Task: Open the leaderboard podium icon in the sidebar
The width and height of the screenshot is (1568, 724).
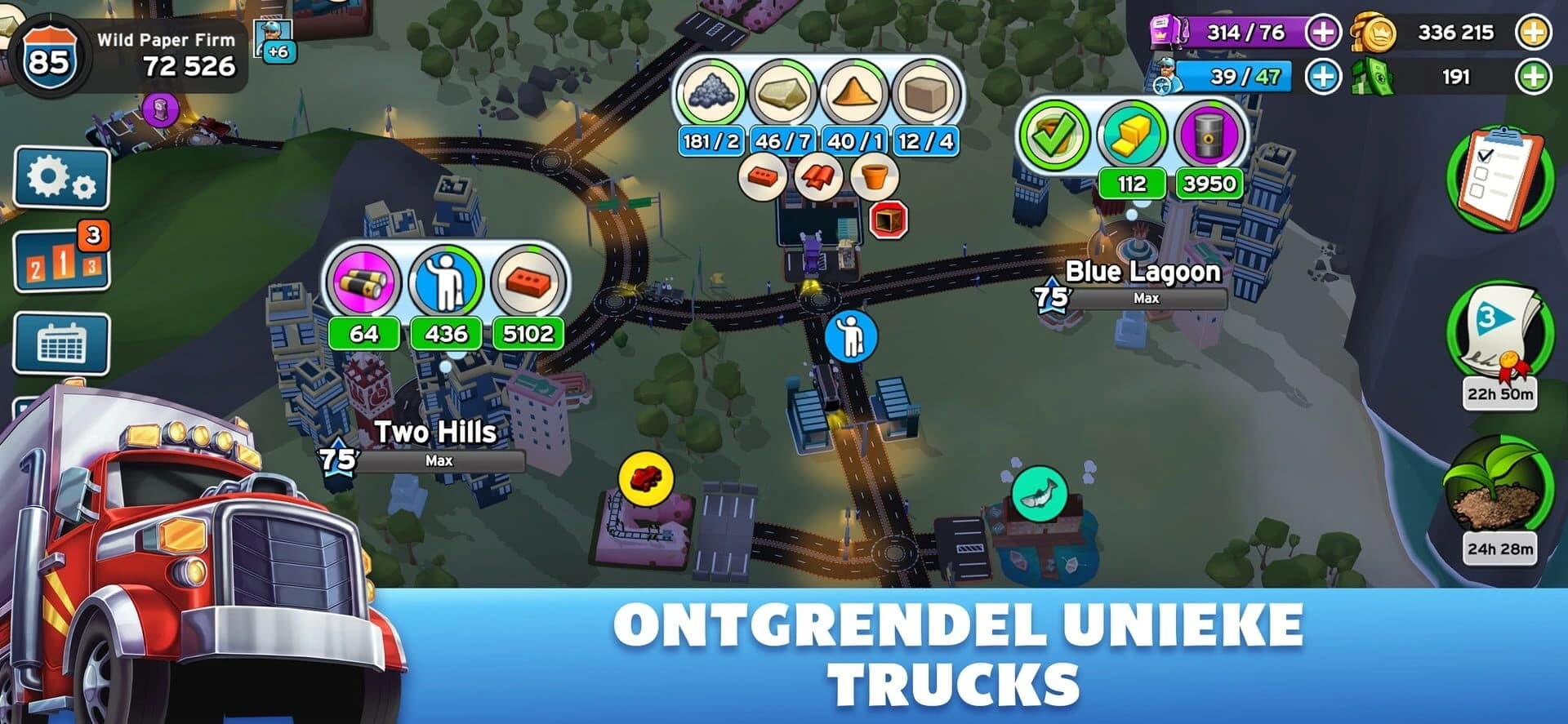Action: 61,259
